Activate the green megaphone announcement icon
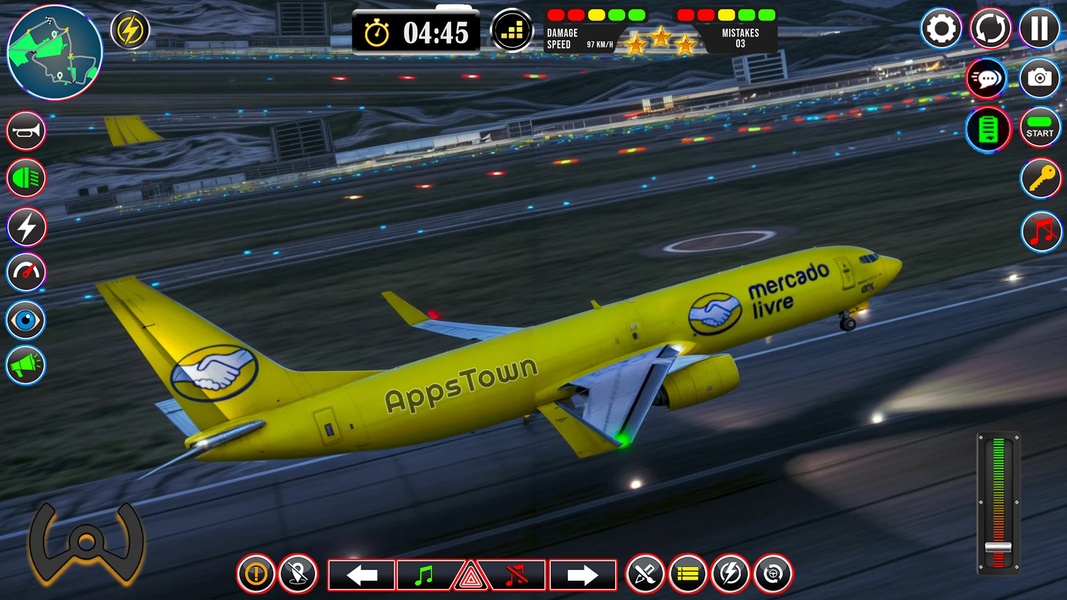This screenshot has height=600, width=1067. 27,366
